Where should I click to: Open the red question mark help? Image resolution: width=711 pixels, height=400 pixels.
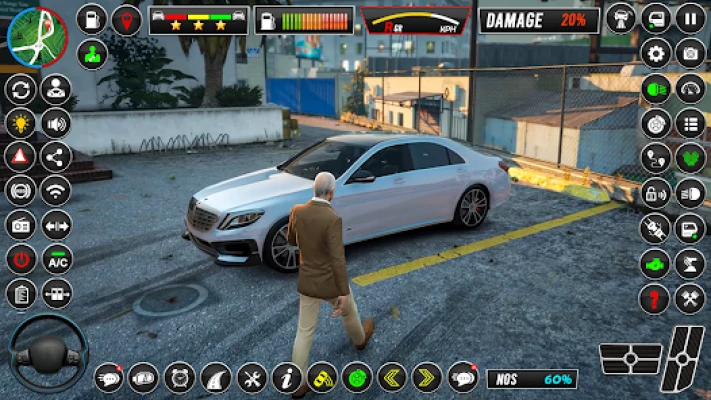655,297
